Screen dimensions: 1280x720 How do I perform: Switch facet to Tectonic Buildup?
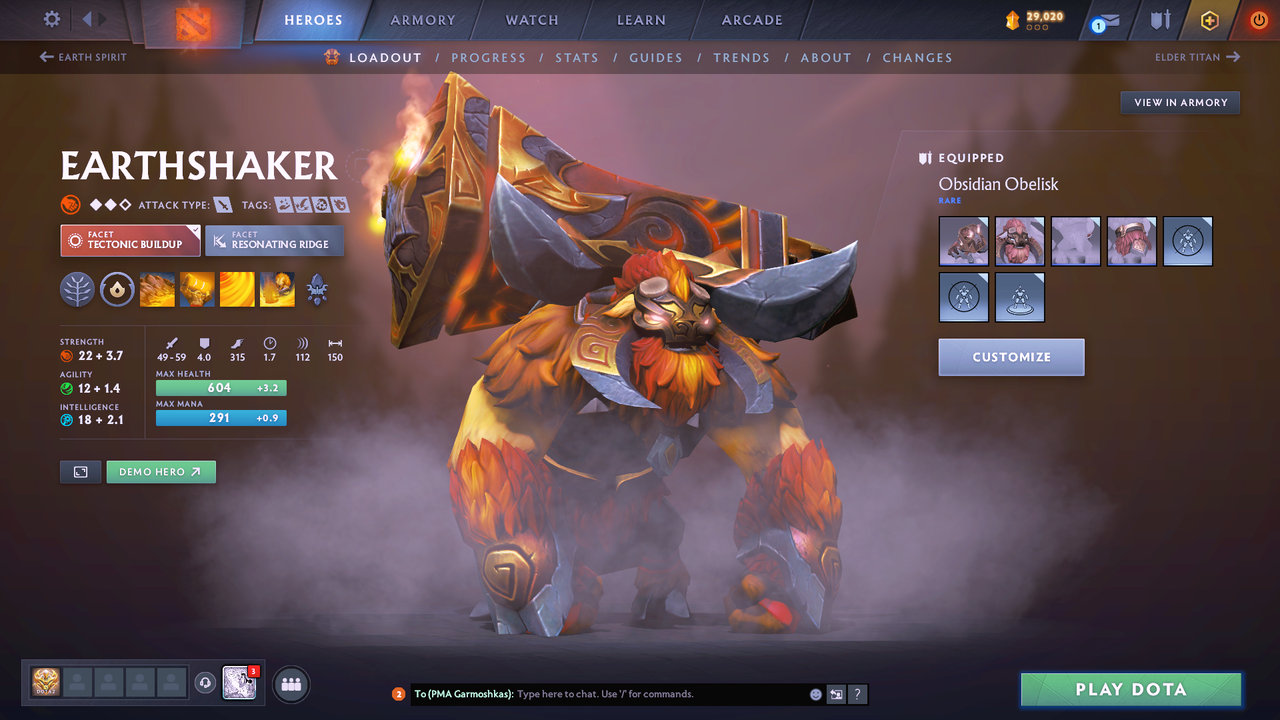130,241
